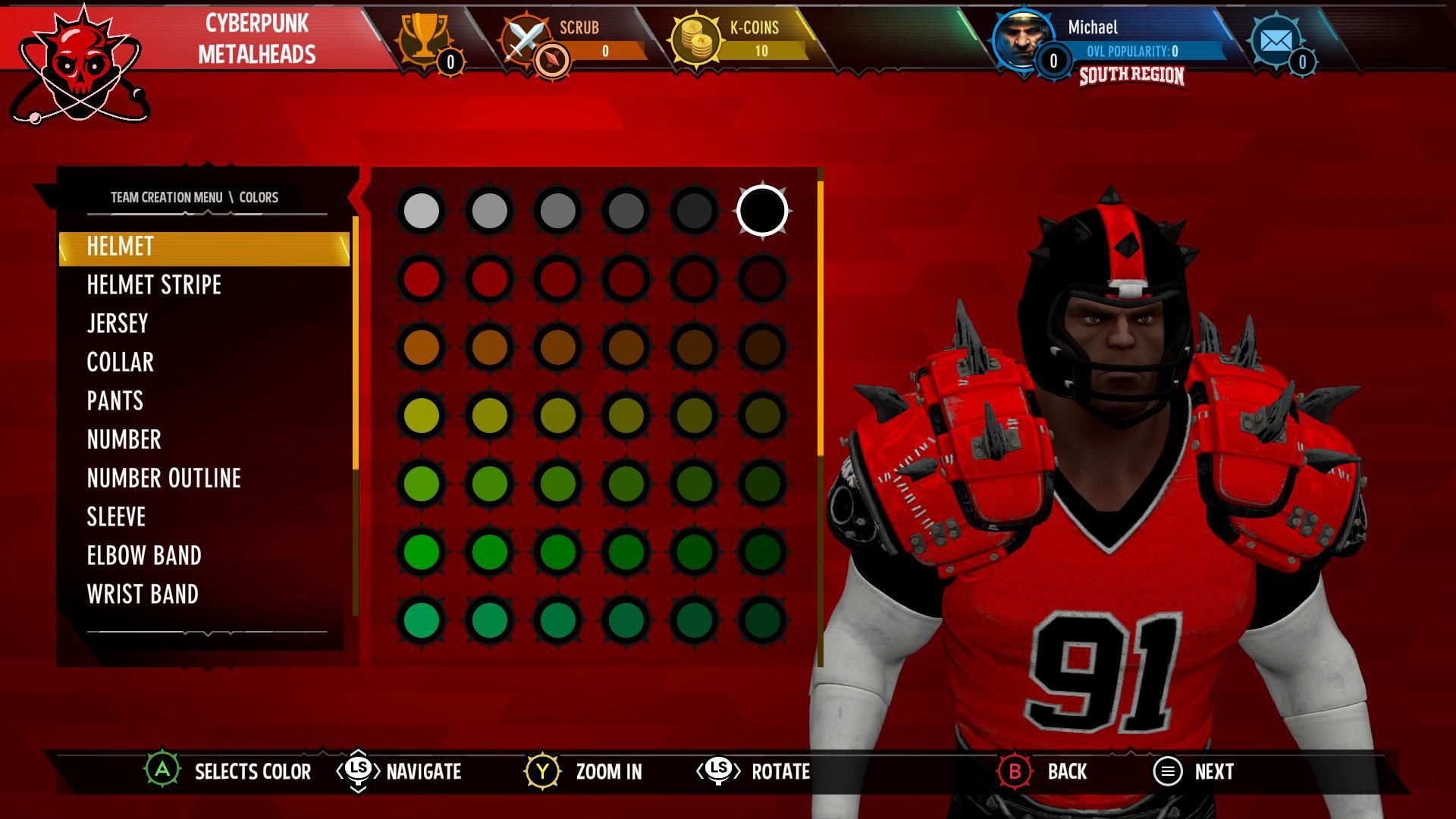Open the trophy achievements panel

pyautogui.click(x=425, y=38)
